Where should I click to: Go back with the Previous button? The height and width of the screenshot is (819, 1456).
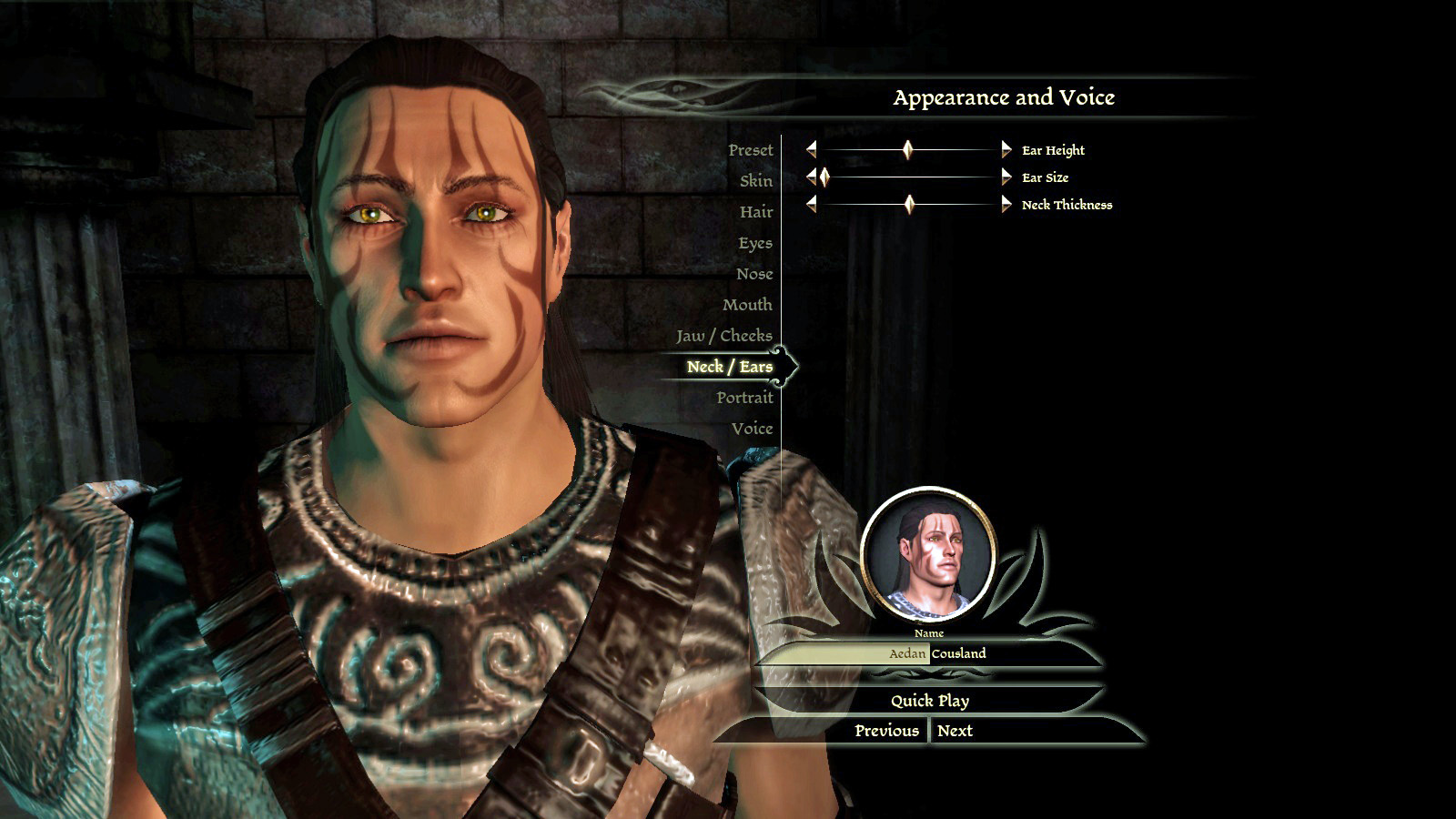pos(886,731)
